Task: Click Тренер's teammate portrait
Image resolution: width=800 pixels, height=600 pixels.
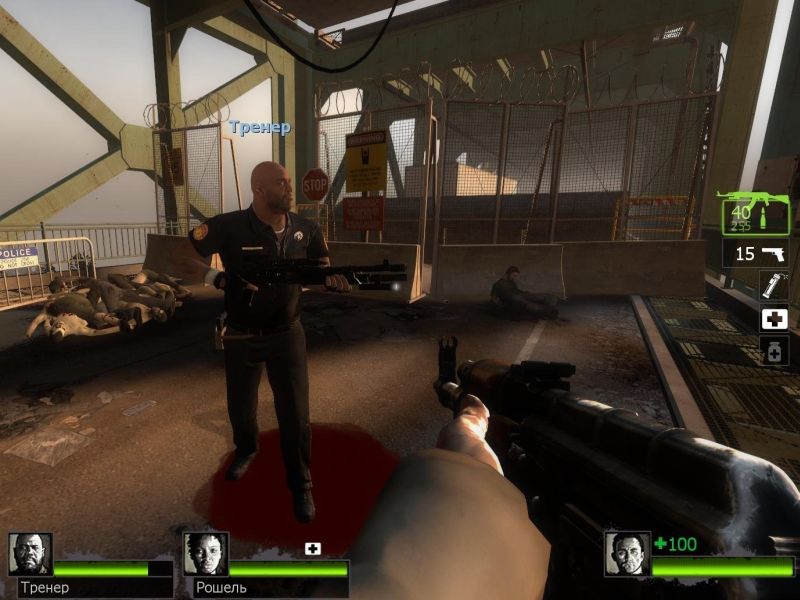Action: tap(30, 553)
